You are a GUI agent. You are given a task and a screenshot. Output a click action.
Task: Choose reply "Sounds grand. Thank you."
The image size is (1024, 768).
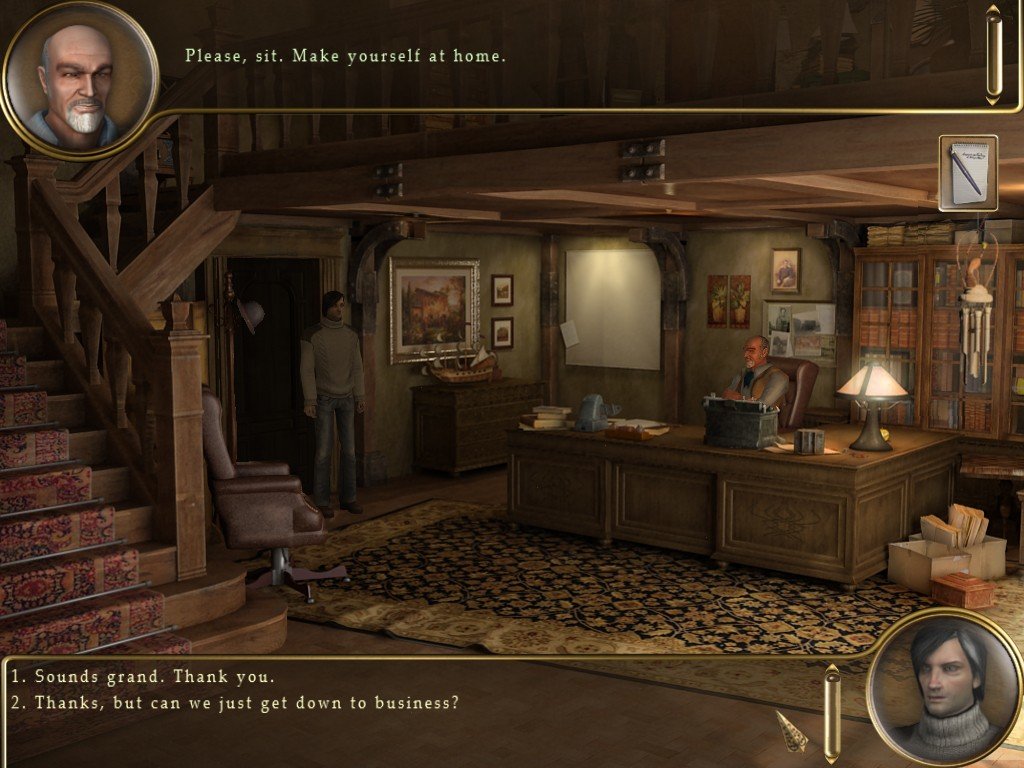coord(142,676)
